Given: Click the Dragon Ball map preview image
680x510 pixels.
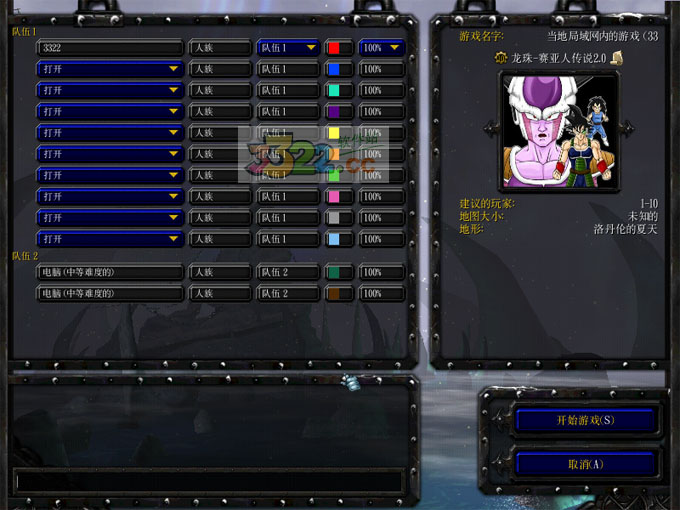Looking at the screenshot, I should point(553,129).
